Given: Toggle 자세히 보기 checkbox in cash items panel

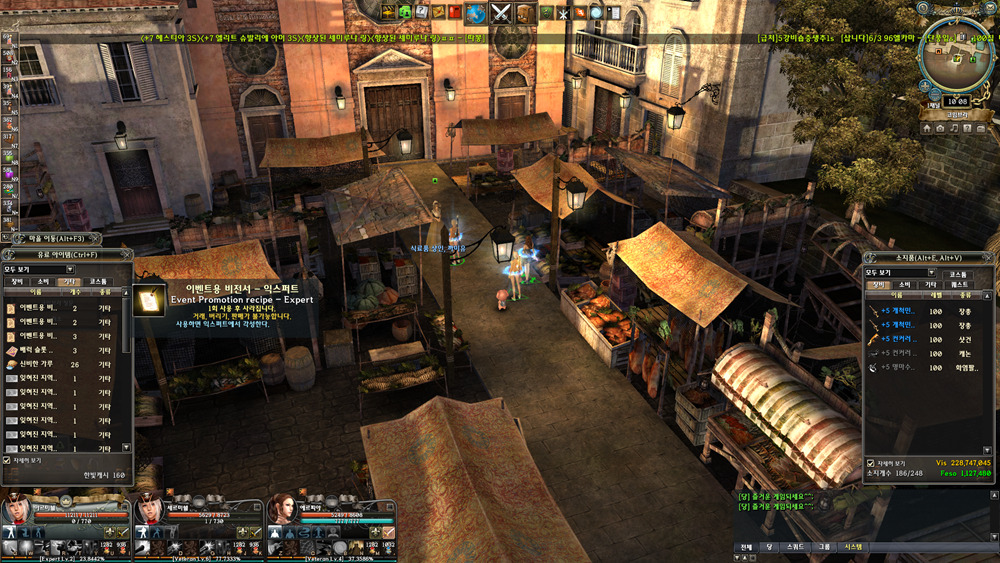Looking at the screenshot, I should 8,460.
